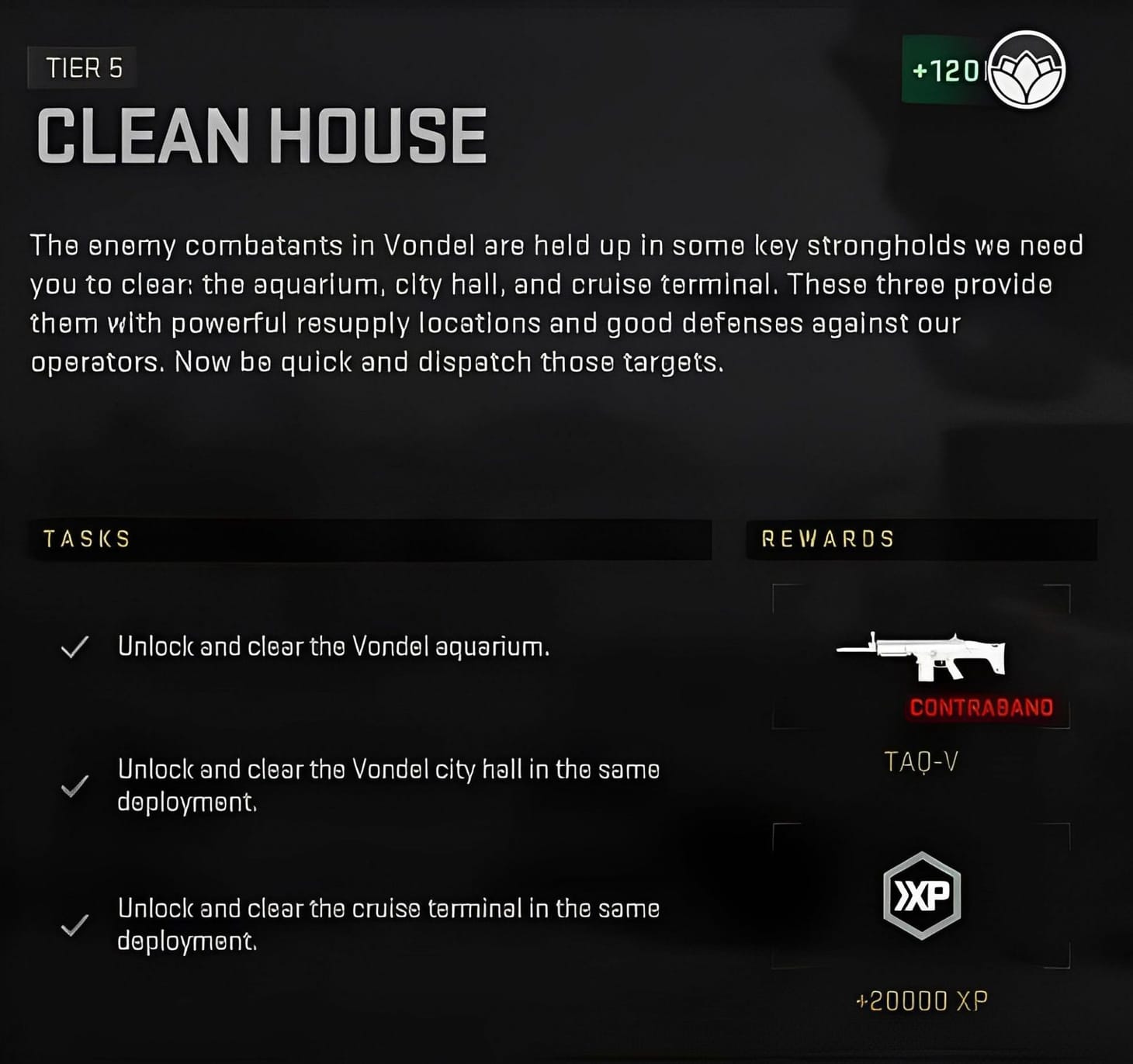The width and height of the screenshot is (1133, 1064).
Task: Toggle completion of the Vondel aquarium task
Action: pos(334,645)
